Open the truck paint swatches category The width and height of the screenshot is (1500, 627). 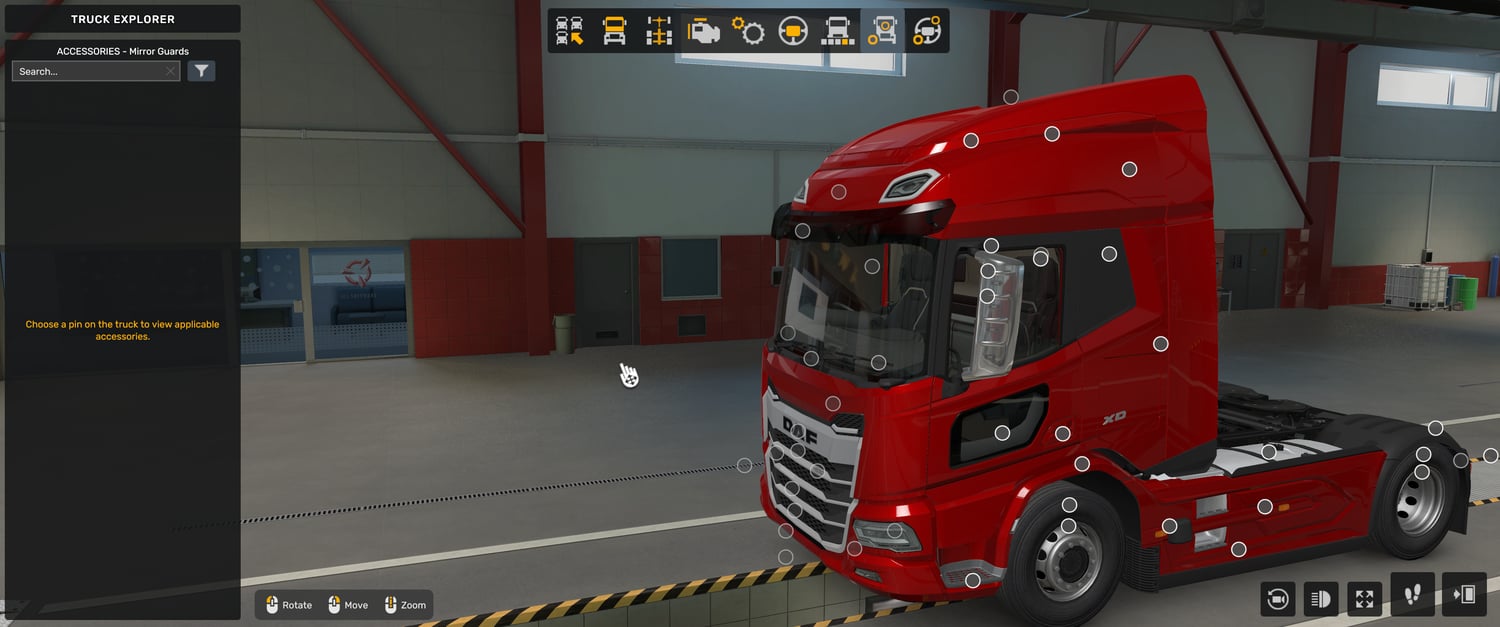[x=837, y=31]
